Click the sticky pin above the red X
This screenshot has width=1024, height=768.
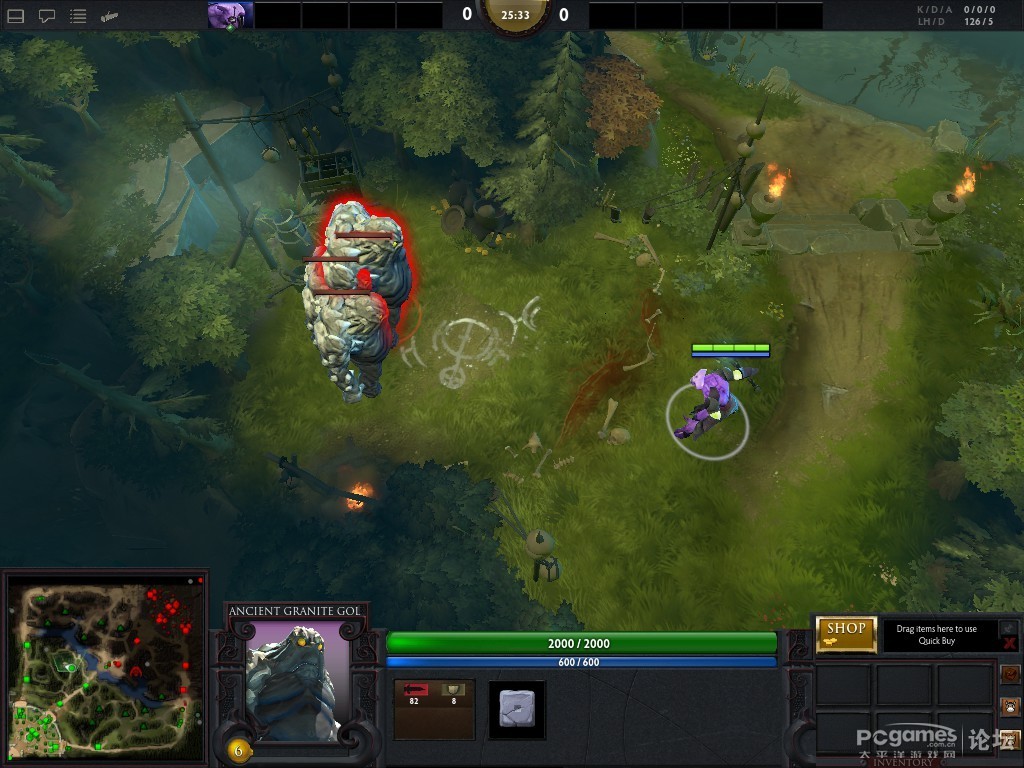click(x=1009, y=627)
